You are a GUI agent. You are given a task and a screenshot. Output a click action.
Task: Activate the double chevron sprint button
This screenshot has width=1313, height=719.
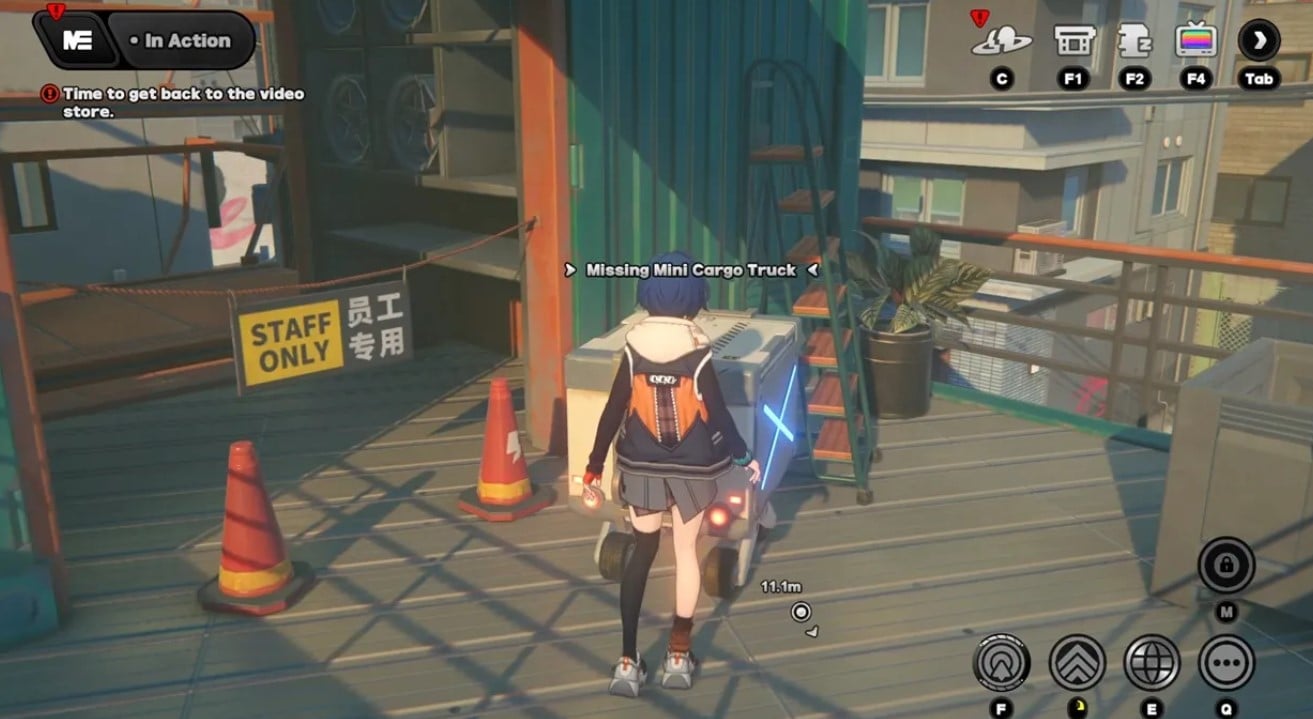pyautogui.click(x=1077, y=662)
